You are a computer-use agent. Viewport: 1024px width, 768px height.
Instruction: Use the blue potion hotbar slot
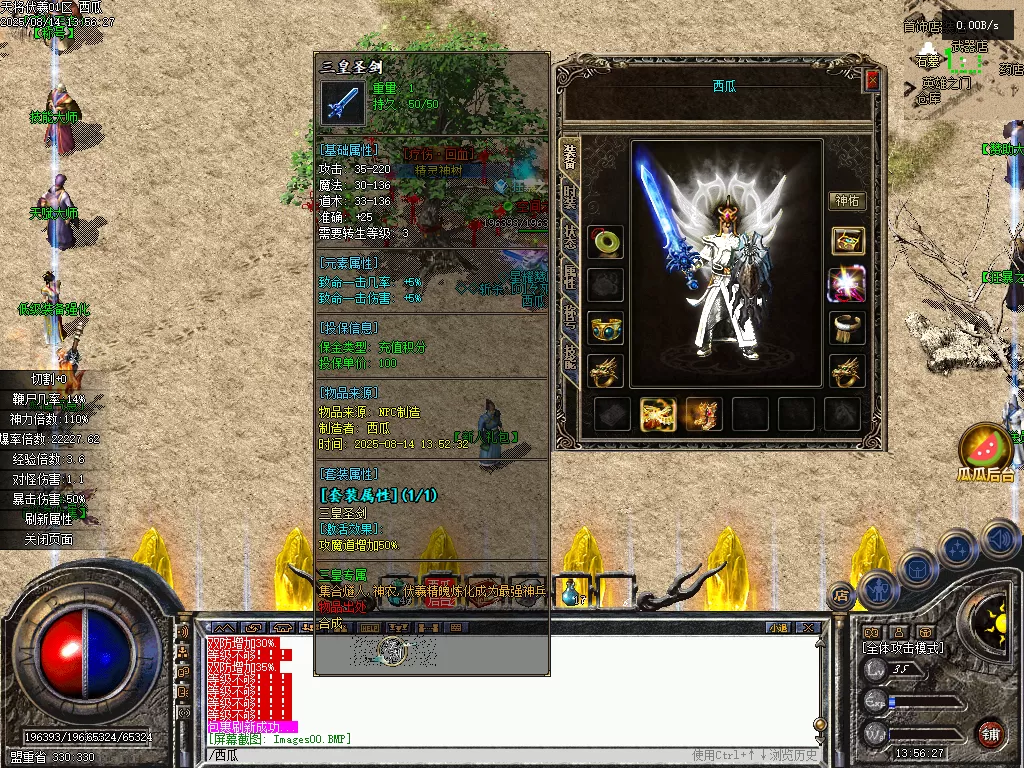coord(568,593)
